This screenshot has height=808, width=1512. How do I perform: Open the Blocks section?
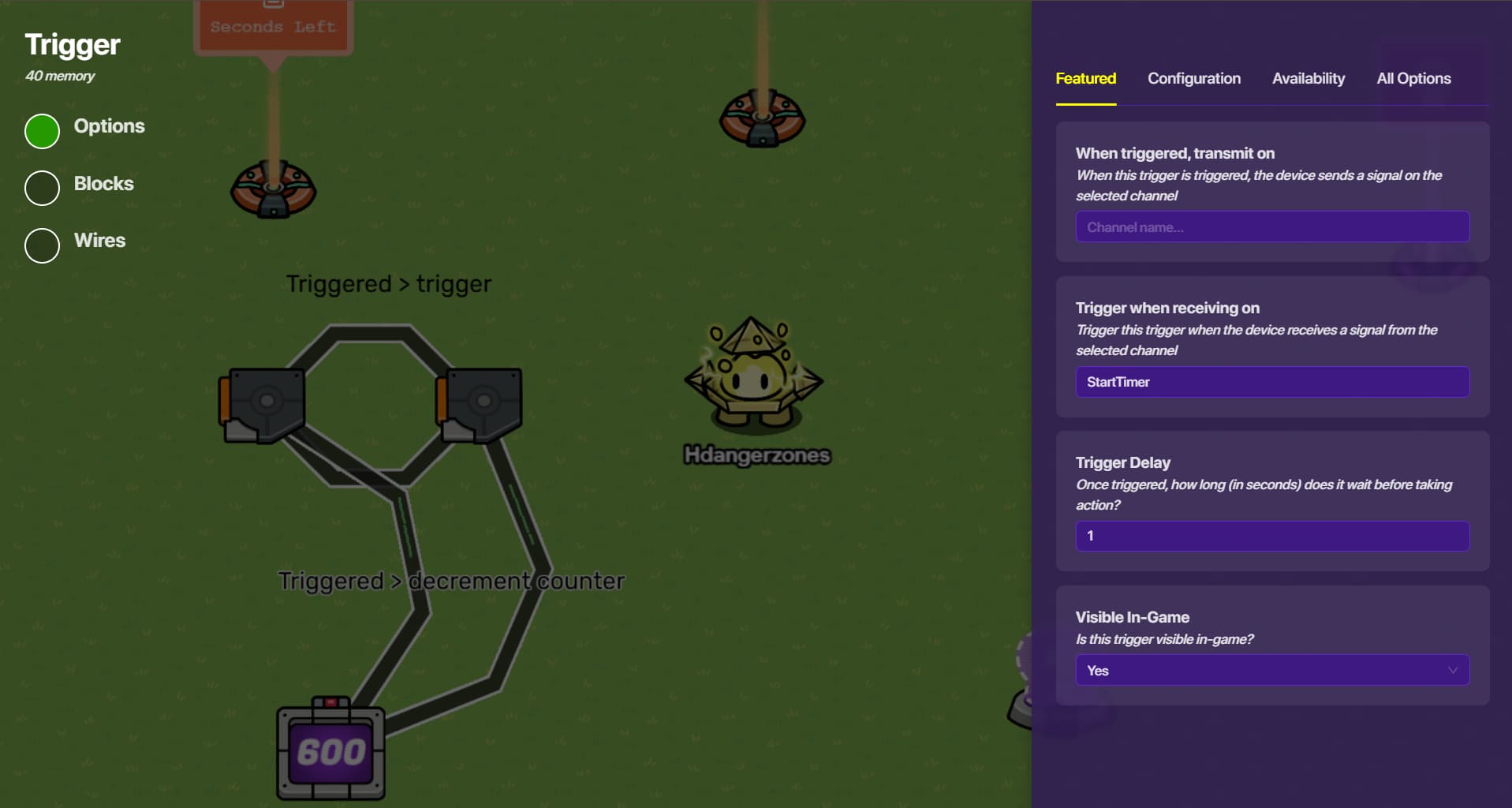(x=43, y=188)
